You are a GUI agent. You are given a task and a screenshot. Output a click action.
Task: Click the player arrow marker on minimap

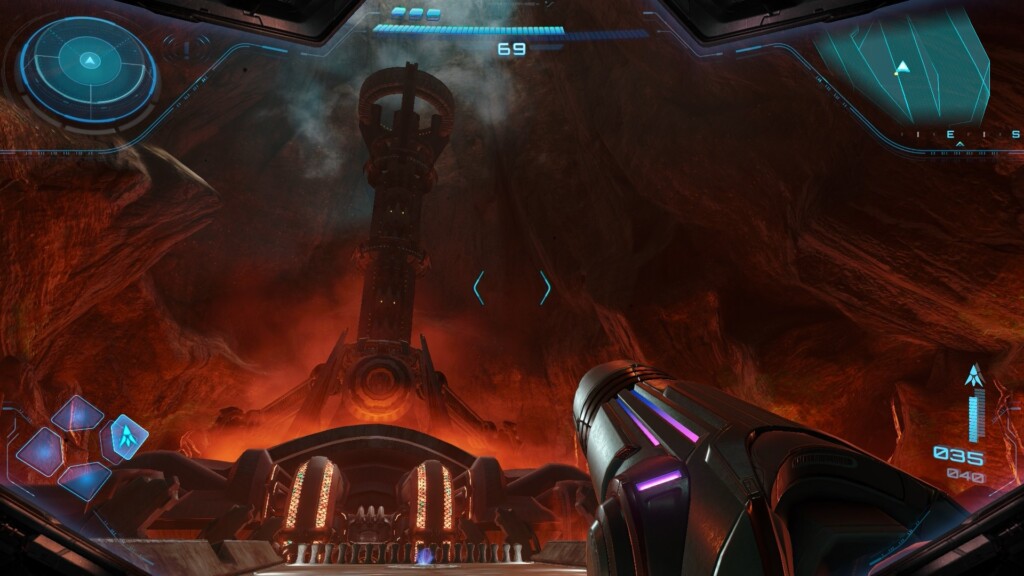tap(903, 67)
